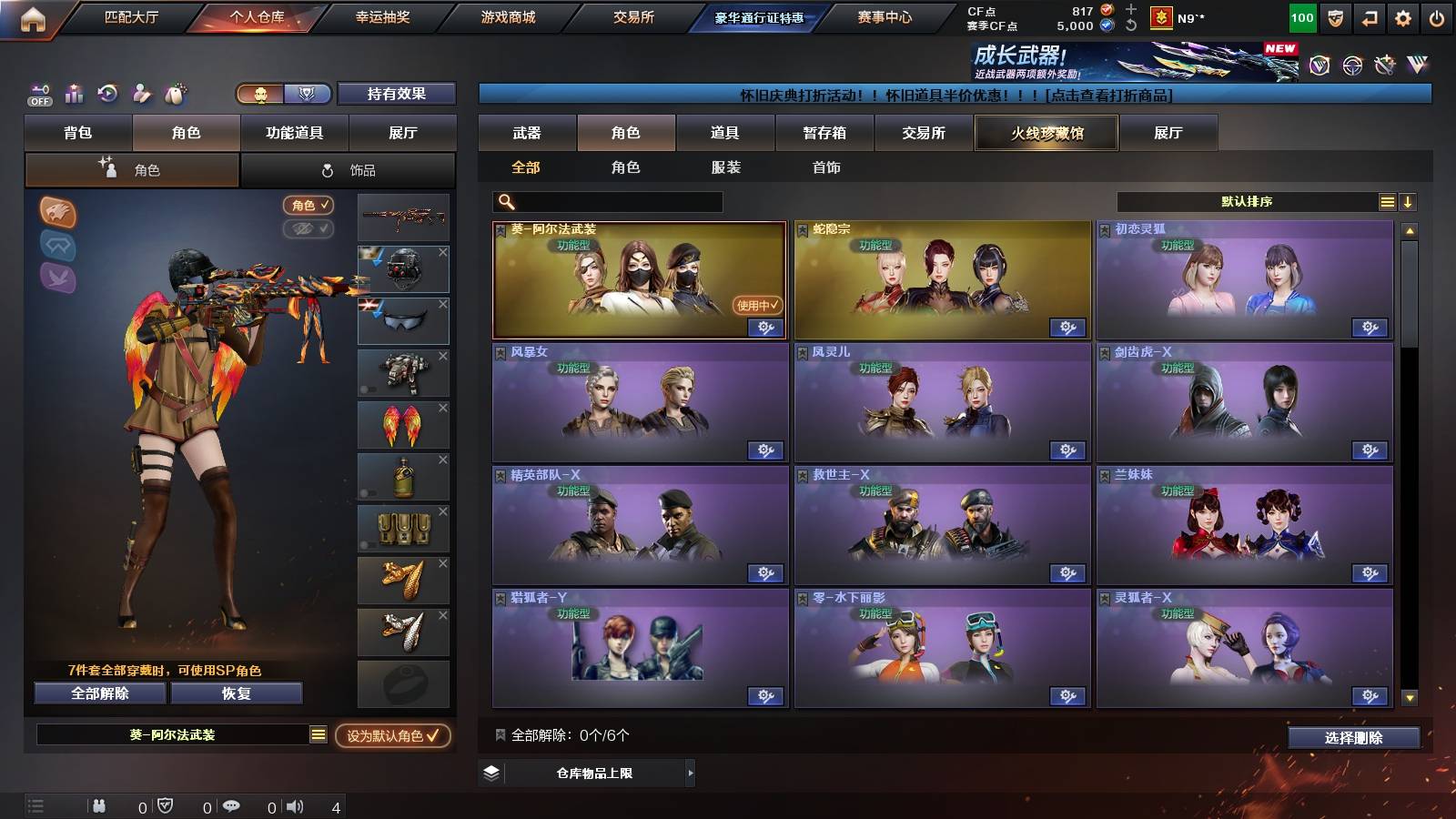Toggle the eye visibility checkmark under 角色
This screenshot has width=1456, height=819.
[309, 229]
